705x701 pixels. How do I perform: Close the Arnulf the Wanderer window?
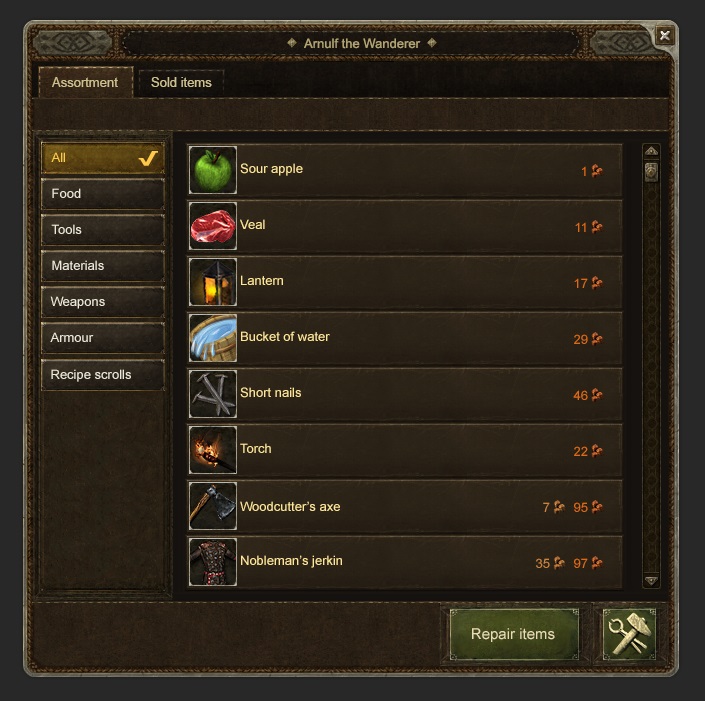coord(664,35)
